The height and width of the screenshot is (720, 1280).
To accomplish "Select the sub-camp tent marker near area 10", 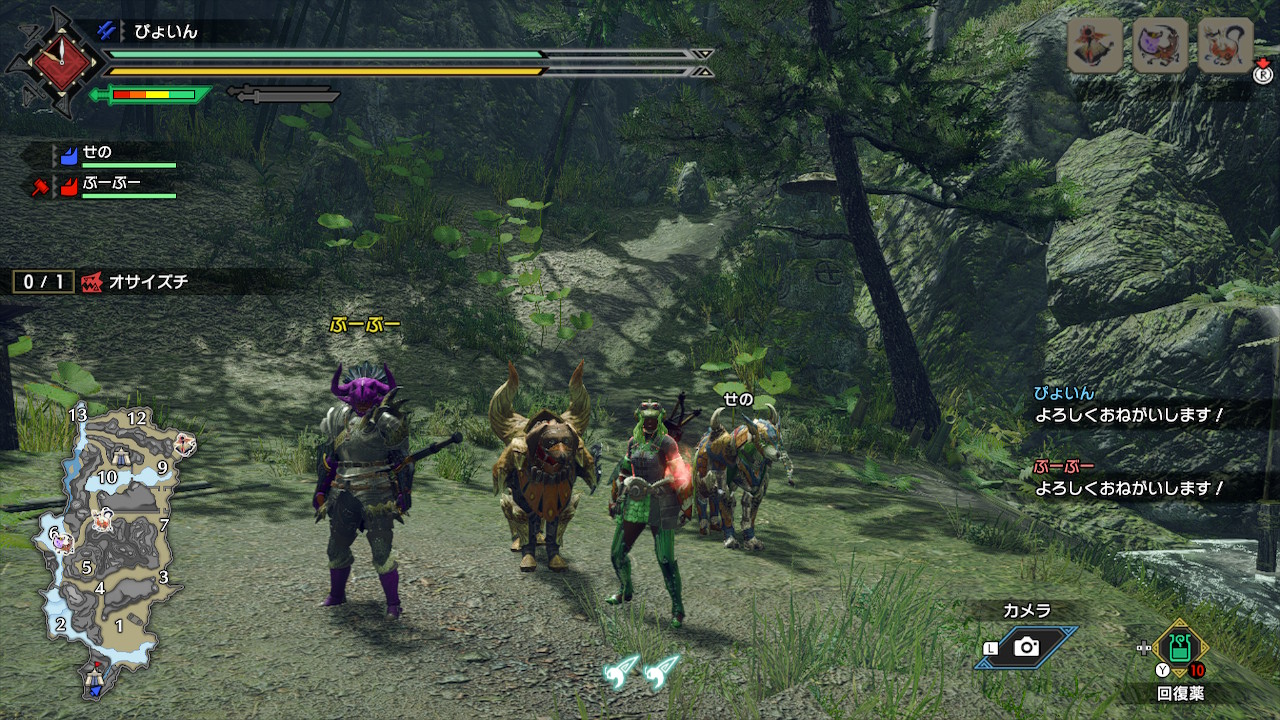I will (x=120, y=458).
